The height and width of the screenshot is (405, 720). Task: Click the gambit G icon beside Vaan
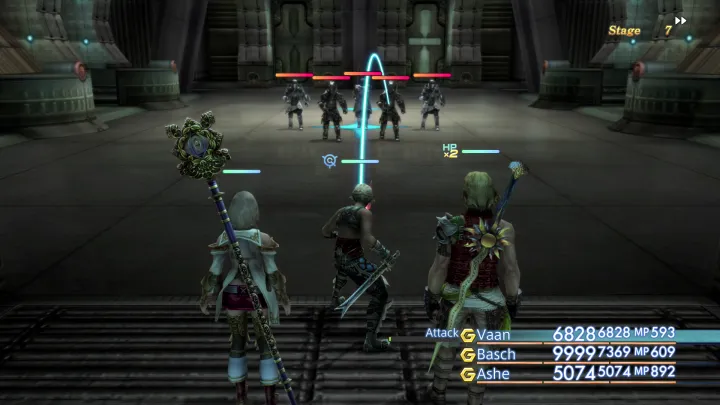pos(467,334)
